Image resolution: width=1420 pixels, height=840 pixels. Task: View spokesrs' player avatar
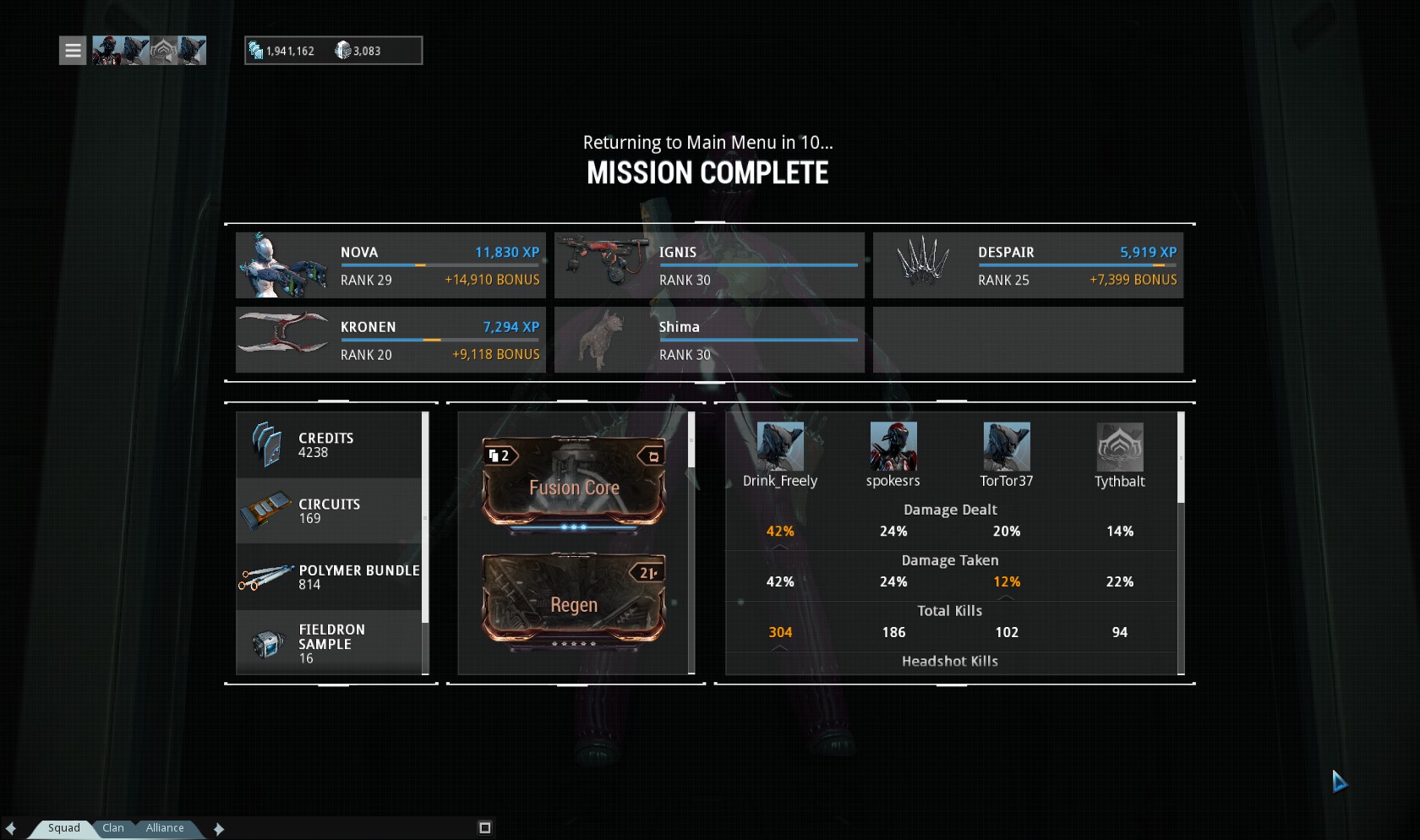tap(893, 447)
